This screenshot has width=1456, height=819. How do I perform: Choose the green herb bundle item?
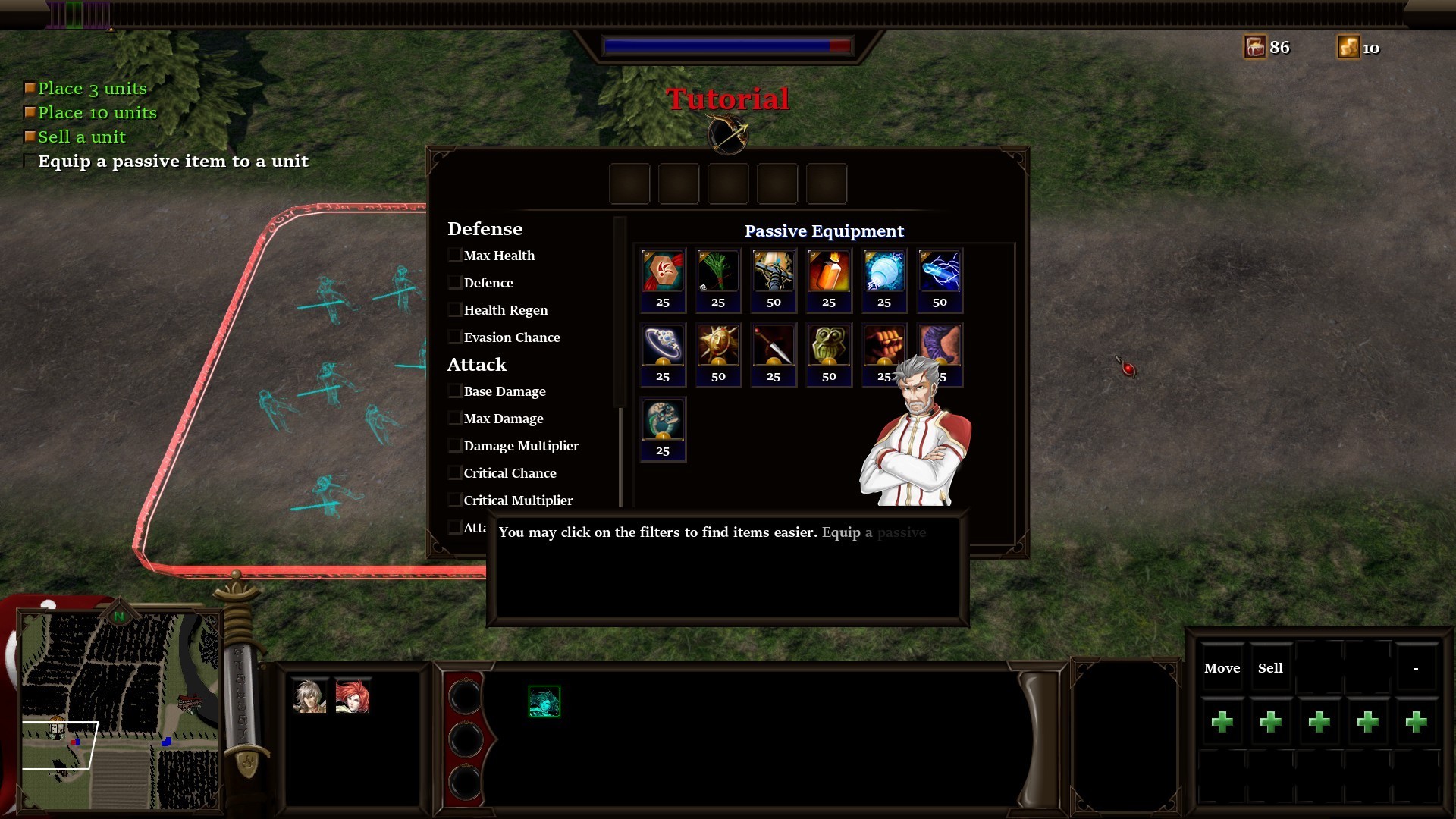pos(717,271)
